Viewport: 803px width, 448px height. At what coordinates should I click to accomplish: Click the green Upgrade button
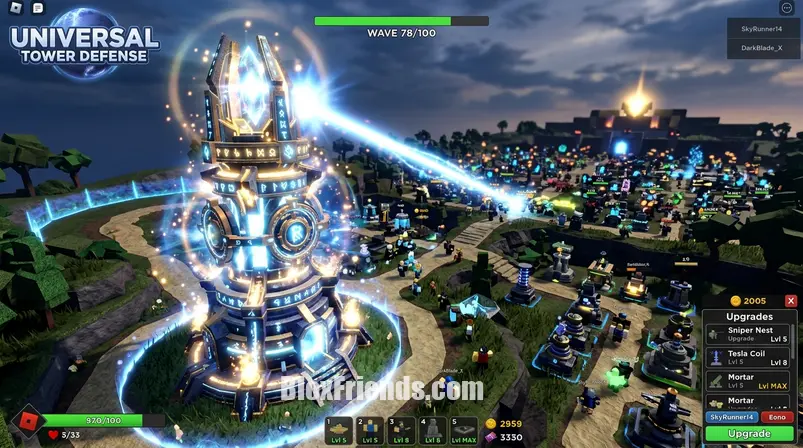tap(749, 434)
